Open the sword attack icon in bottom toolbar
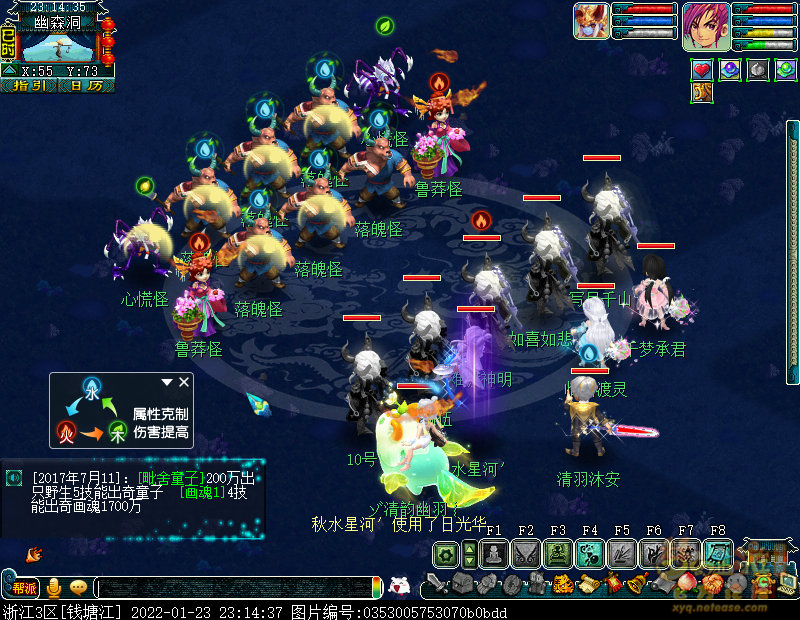 point(436,583)
